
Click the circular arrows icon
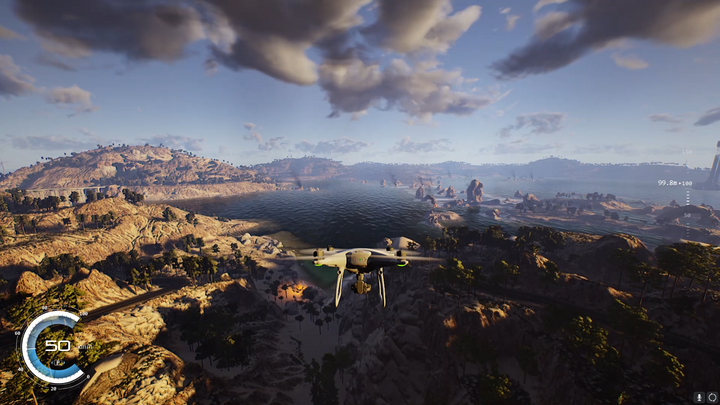pos(711,397)
